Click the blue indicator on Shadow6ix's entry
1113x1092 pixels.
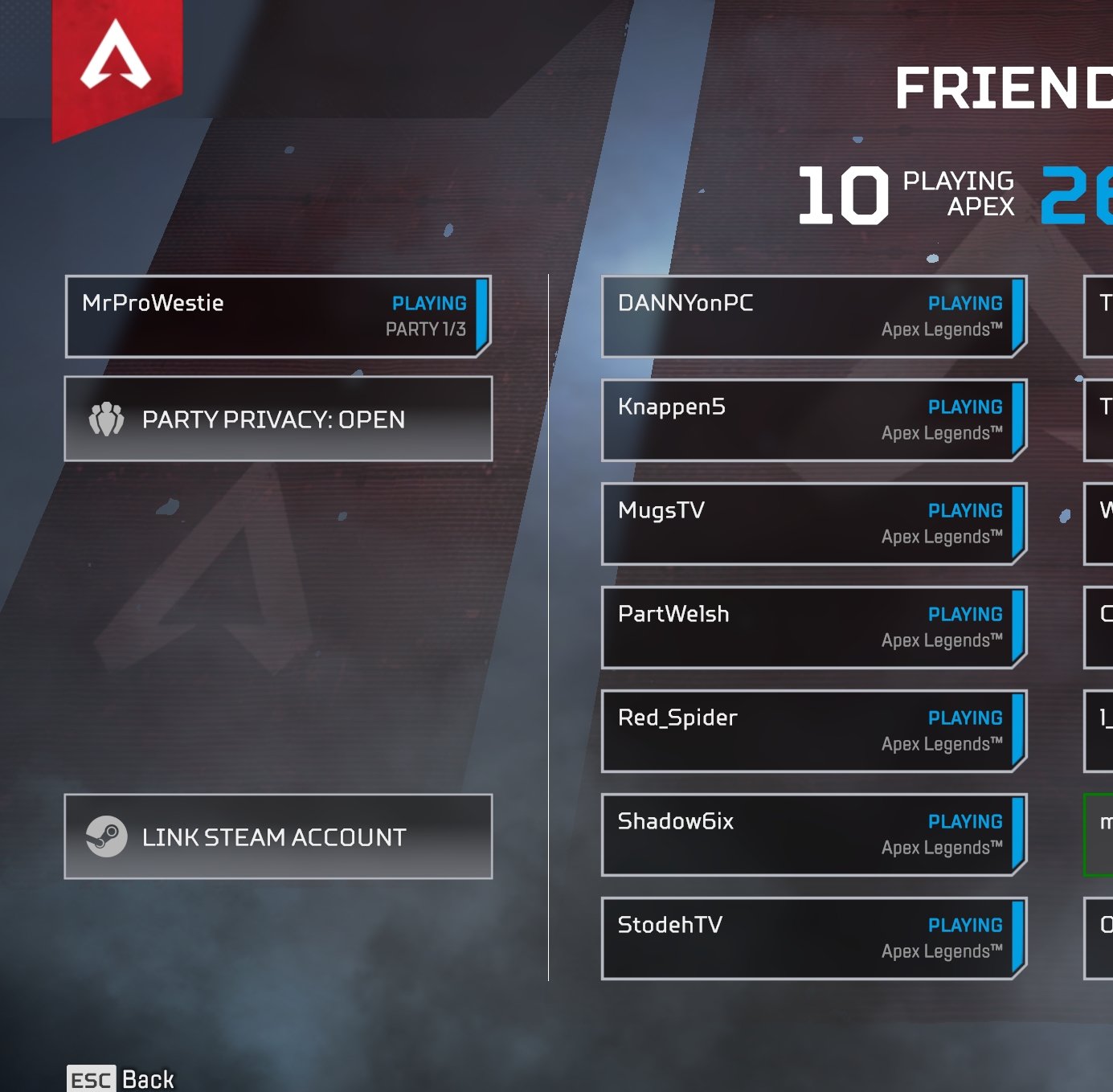click(1018, 834)
